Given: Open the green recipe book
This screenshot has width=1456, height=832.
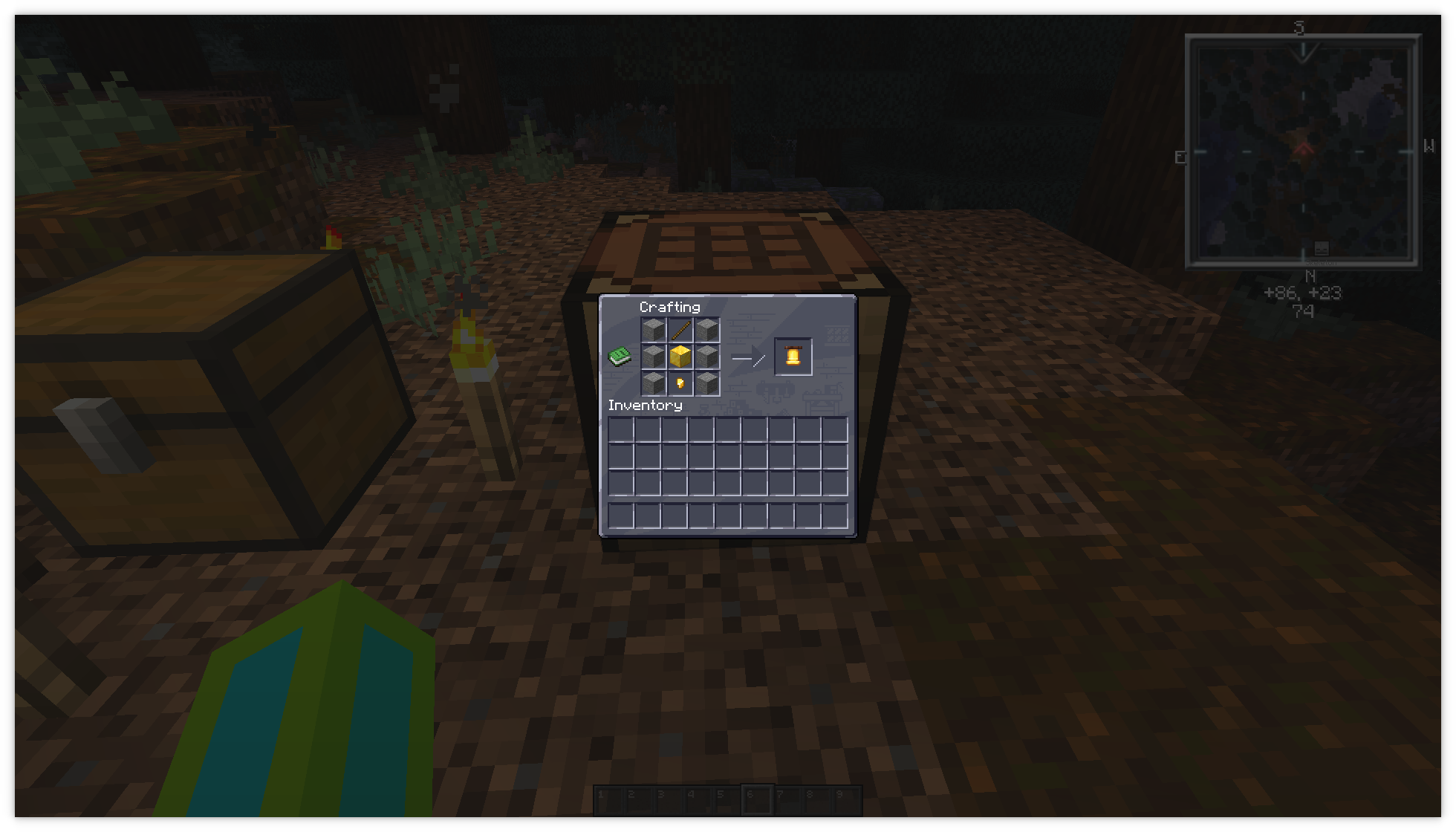Looking at the screenshot, I should coord(619,357).
